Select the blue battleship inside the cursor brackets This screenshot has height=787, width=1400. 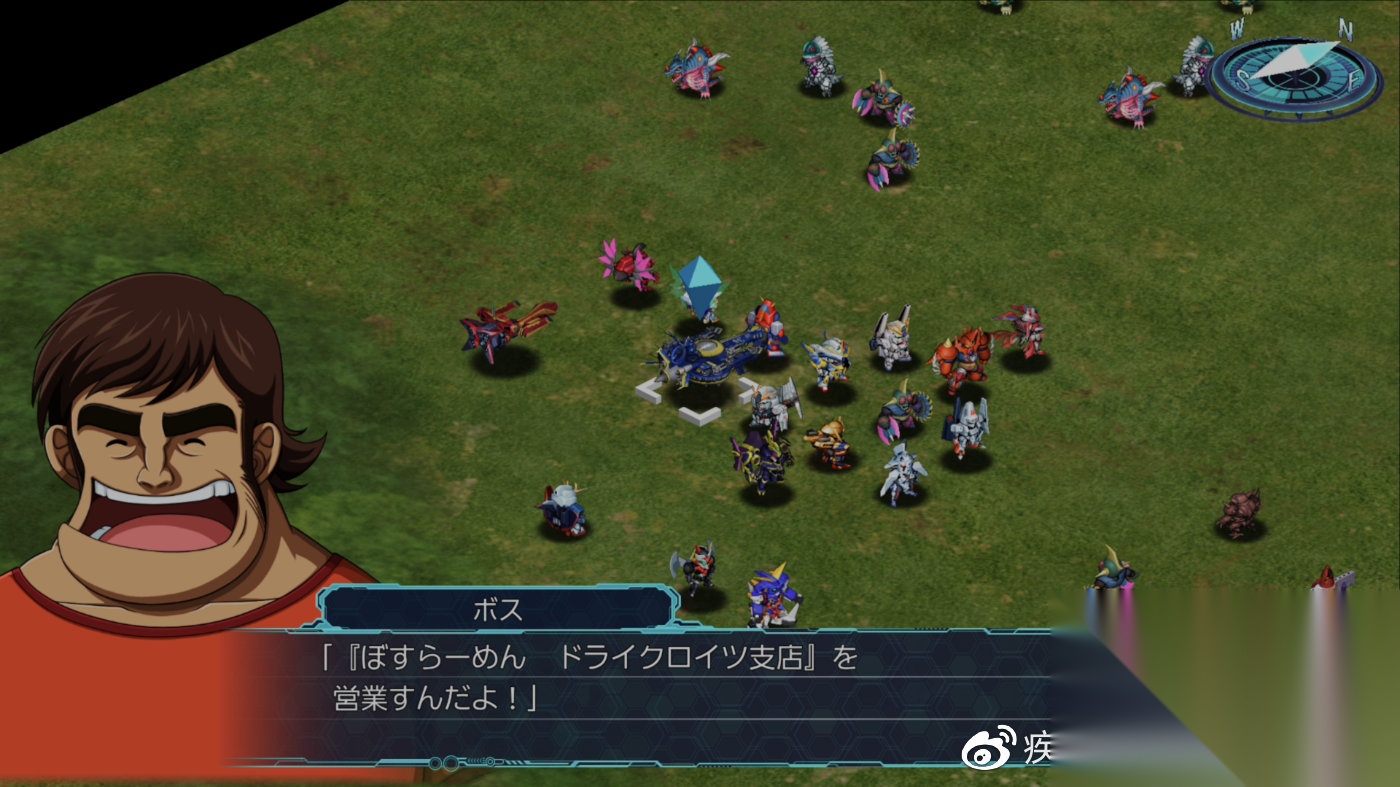tap(712, 355)
